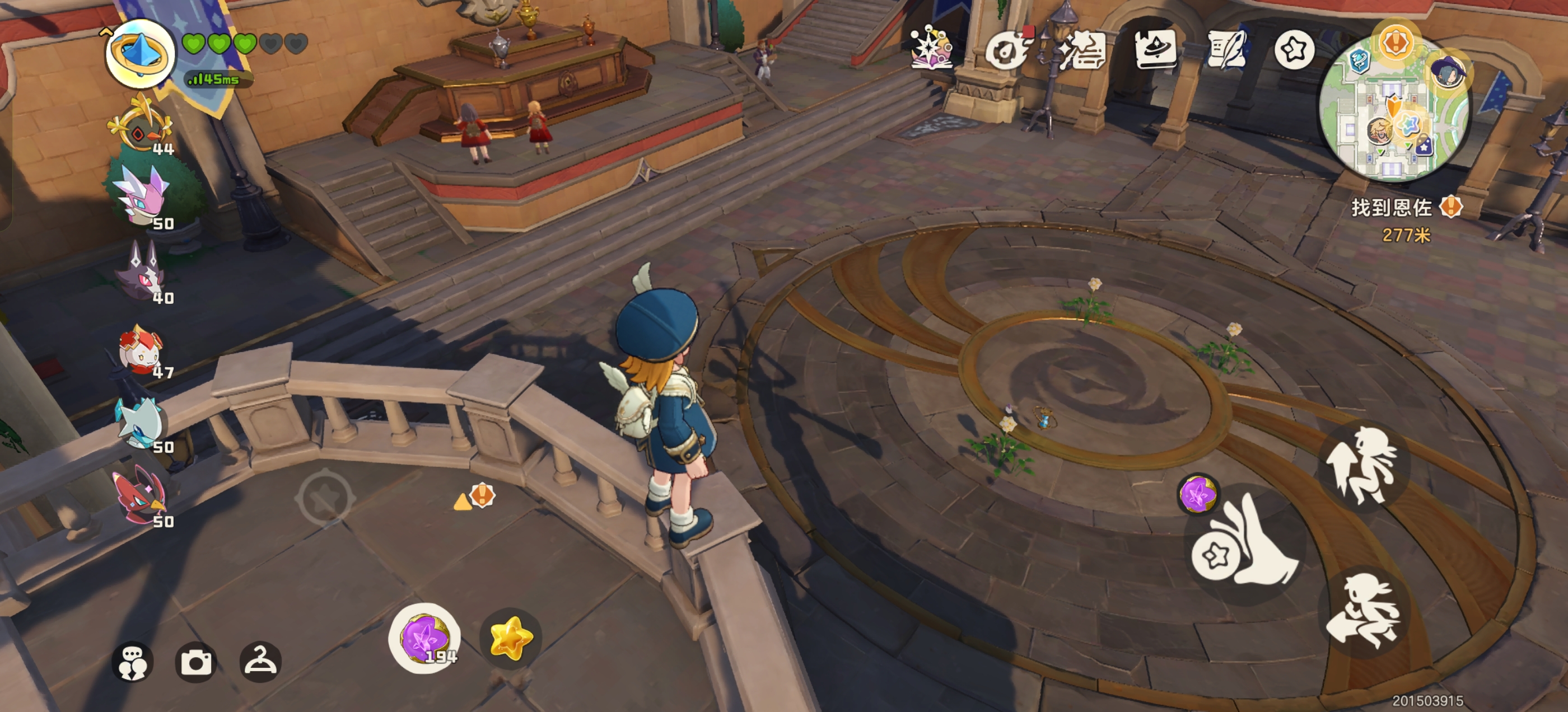Open the quill and paper journal icon
1568x712 pixels.
[x=1227, y=50]
